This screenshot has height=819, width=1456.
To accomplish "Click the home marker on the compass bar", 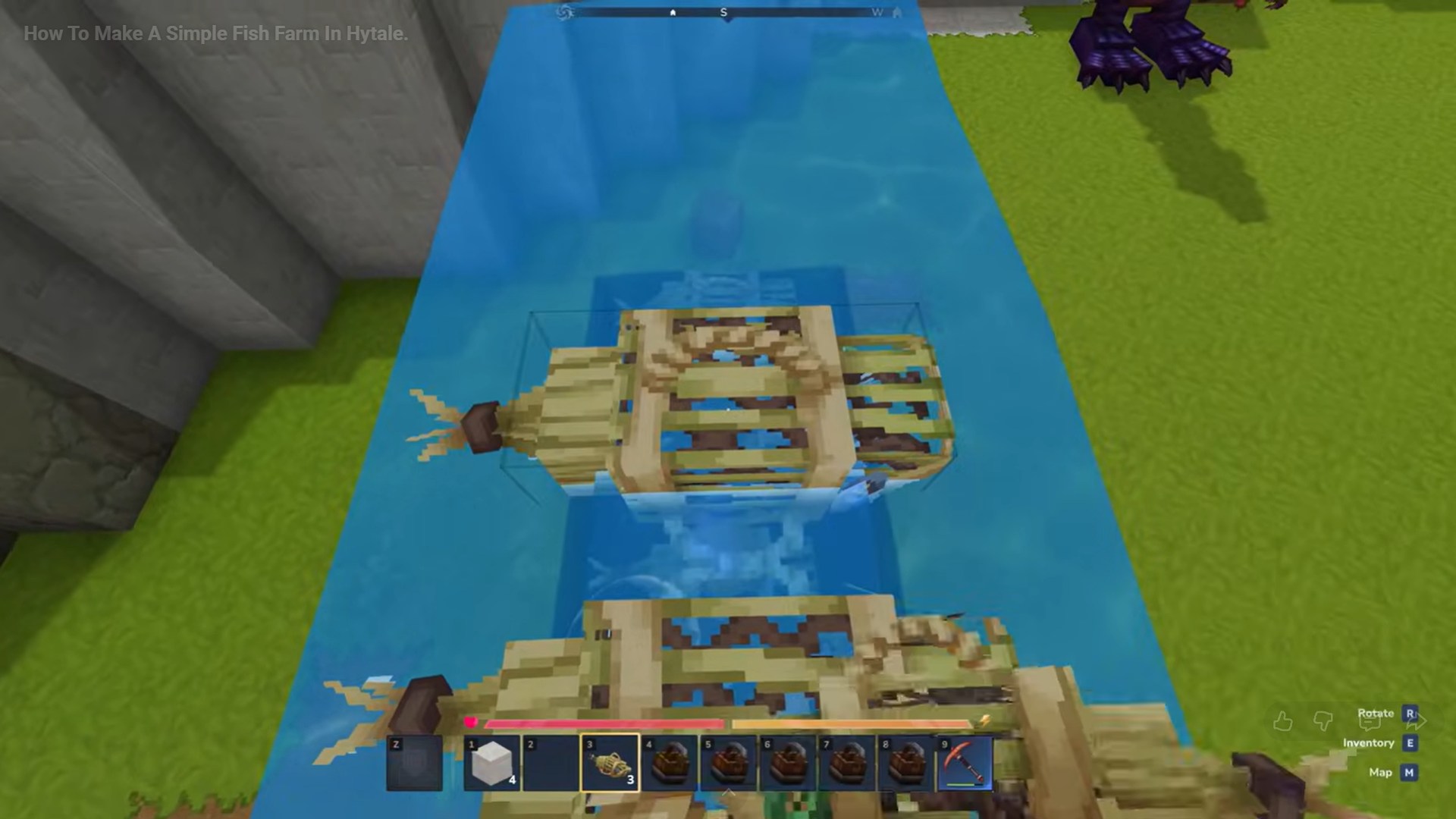I will [673, 12].
